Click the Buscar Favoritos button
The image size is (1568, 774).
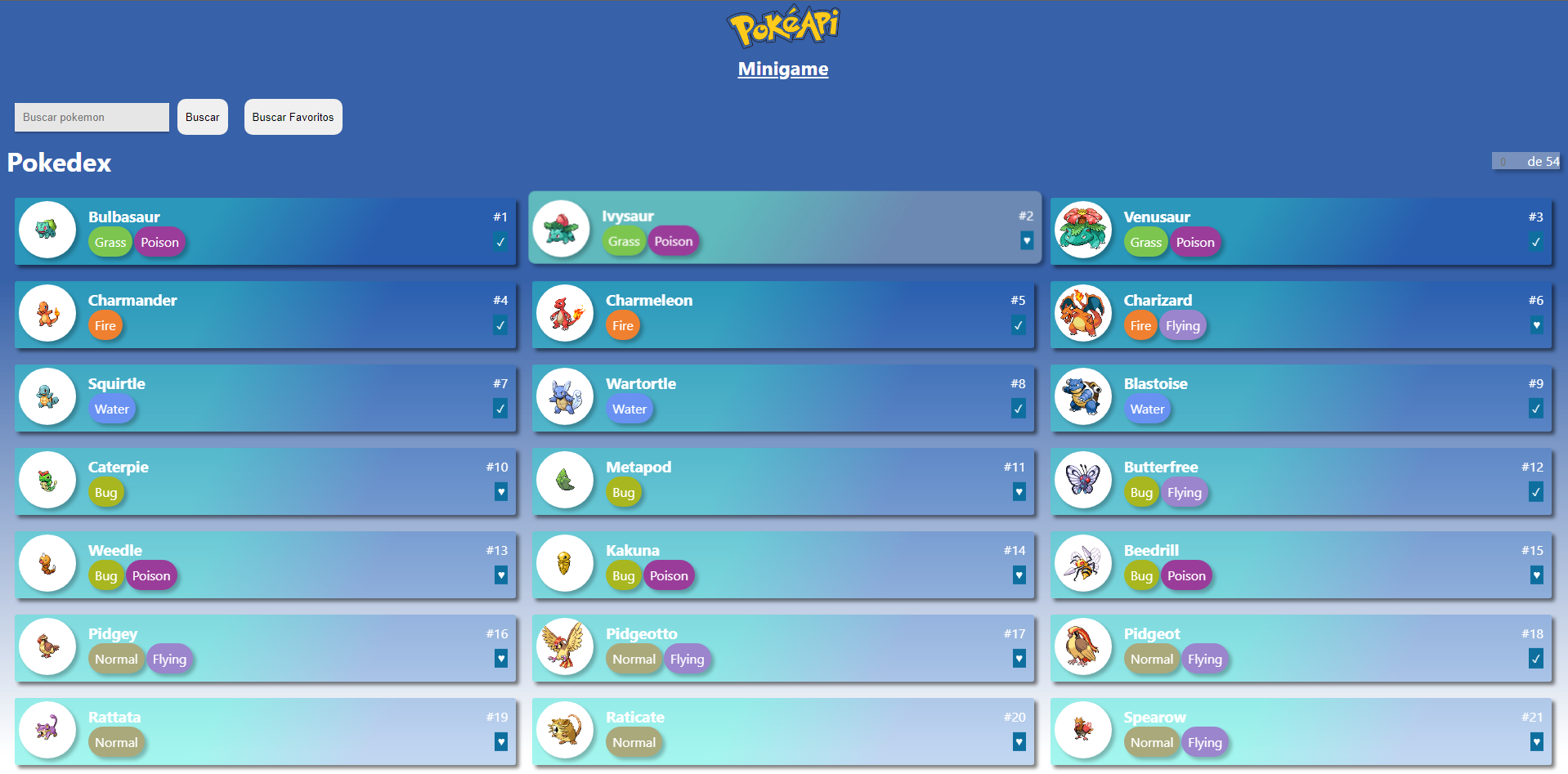point(293,117)
